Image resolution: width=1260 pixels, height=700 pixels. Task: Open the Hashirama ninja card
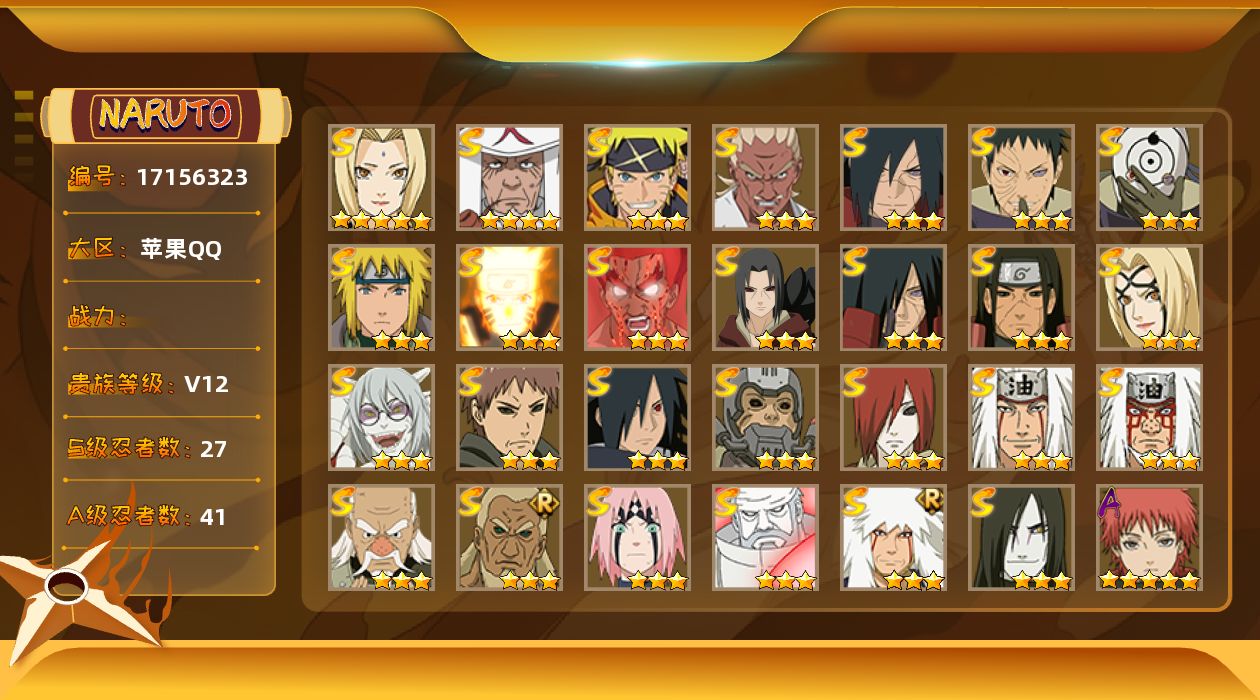(1021, 297)
